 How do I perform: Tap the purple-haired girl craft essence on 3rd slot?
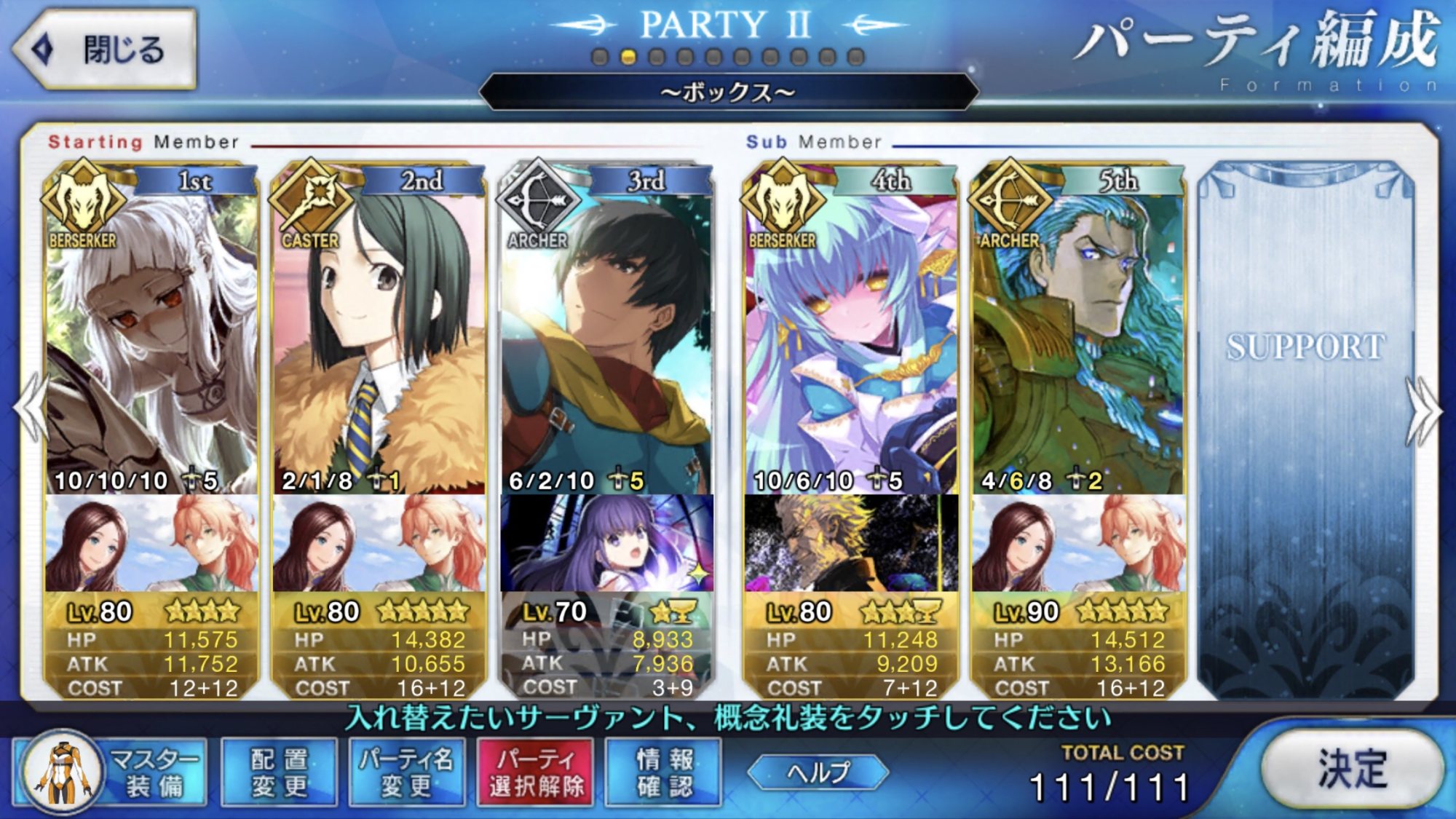pos(606,543)
